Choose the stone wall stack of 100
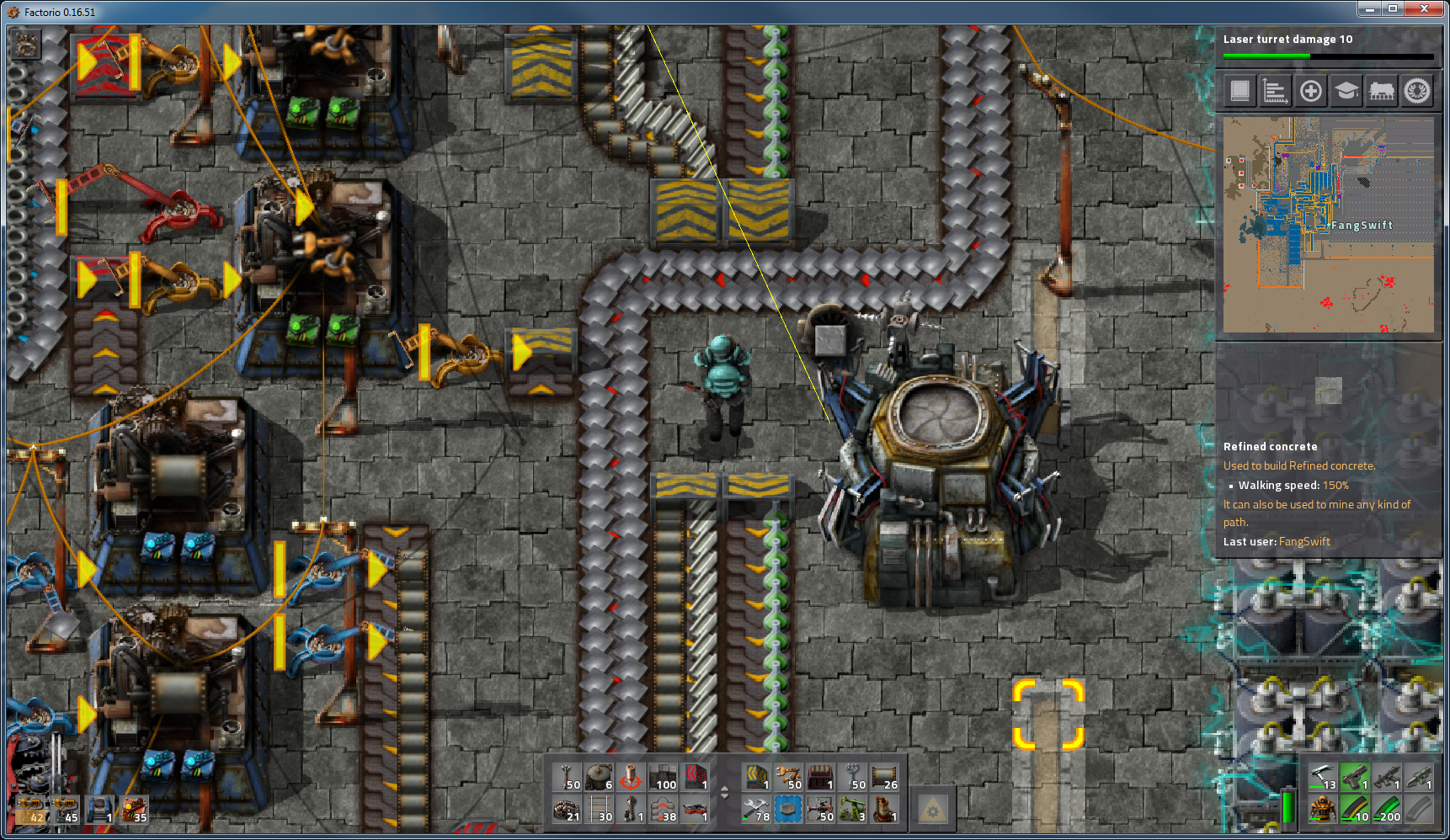This screenshot has width=1450, height=840. click(664, 778)
